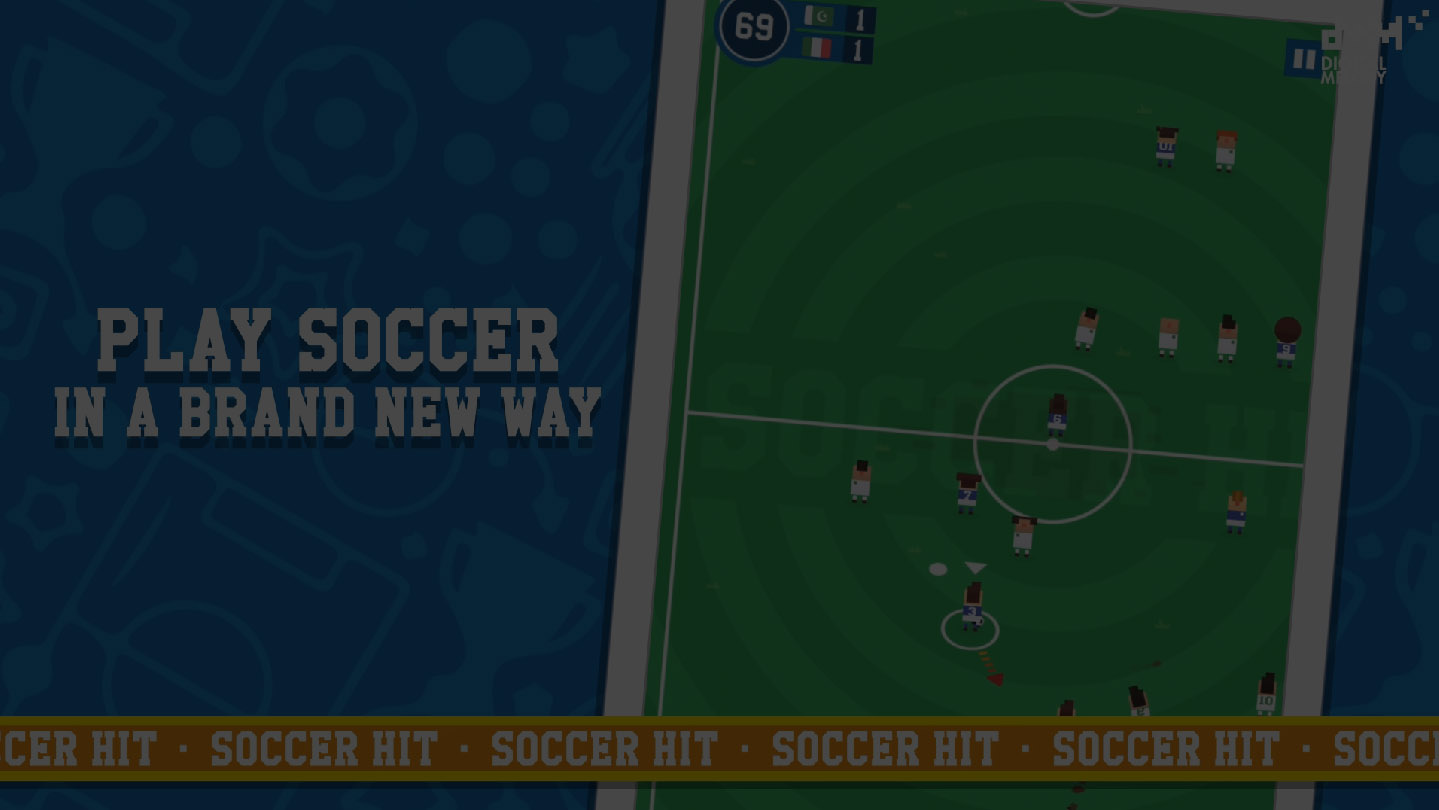
Task: Click the Italy flag on the scoreboard
Action: (815, 47)
